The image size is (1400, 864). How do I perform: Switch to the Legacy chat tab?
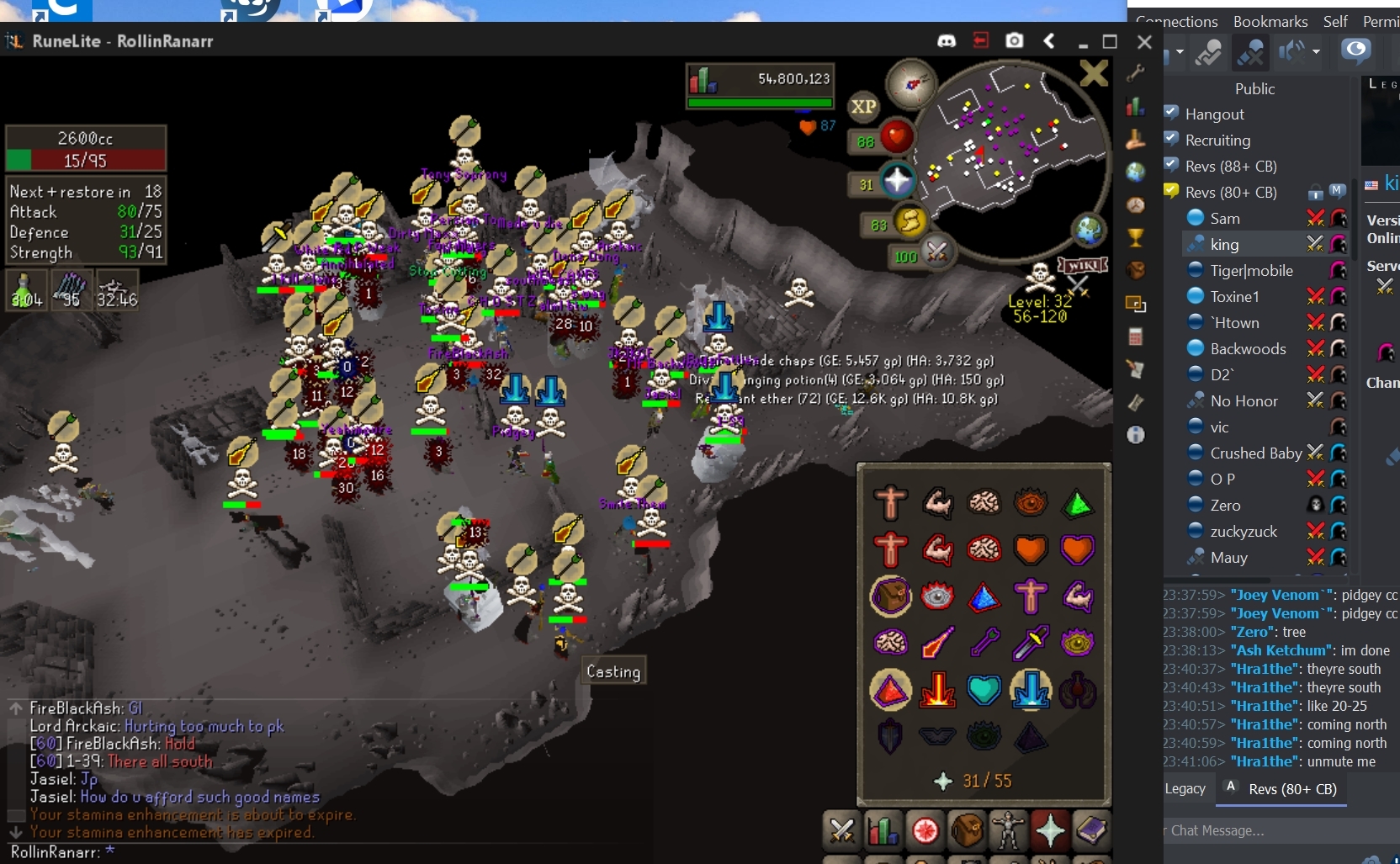1185,789
